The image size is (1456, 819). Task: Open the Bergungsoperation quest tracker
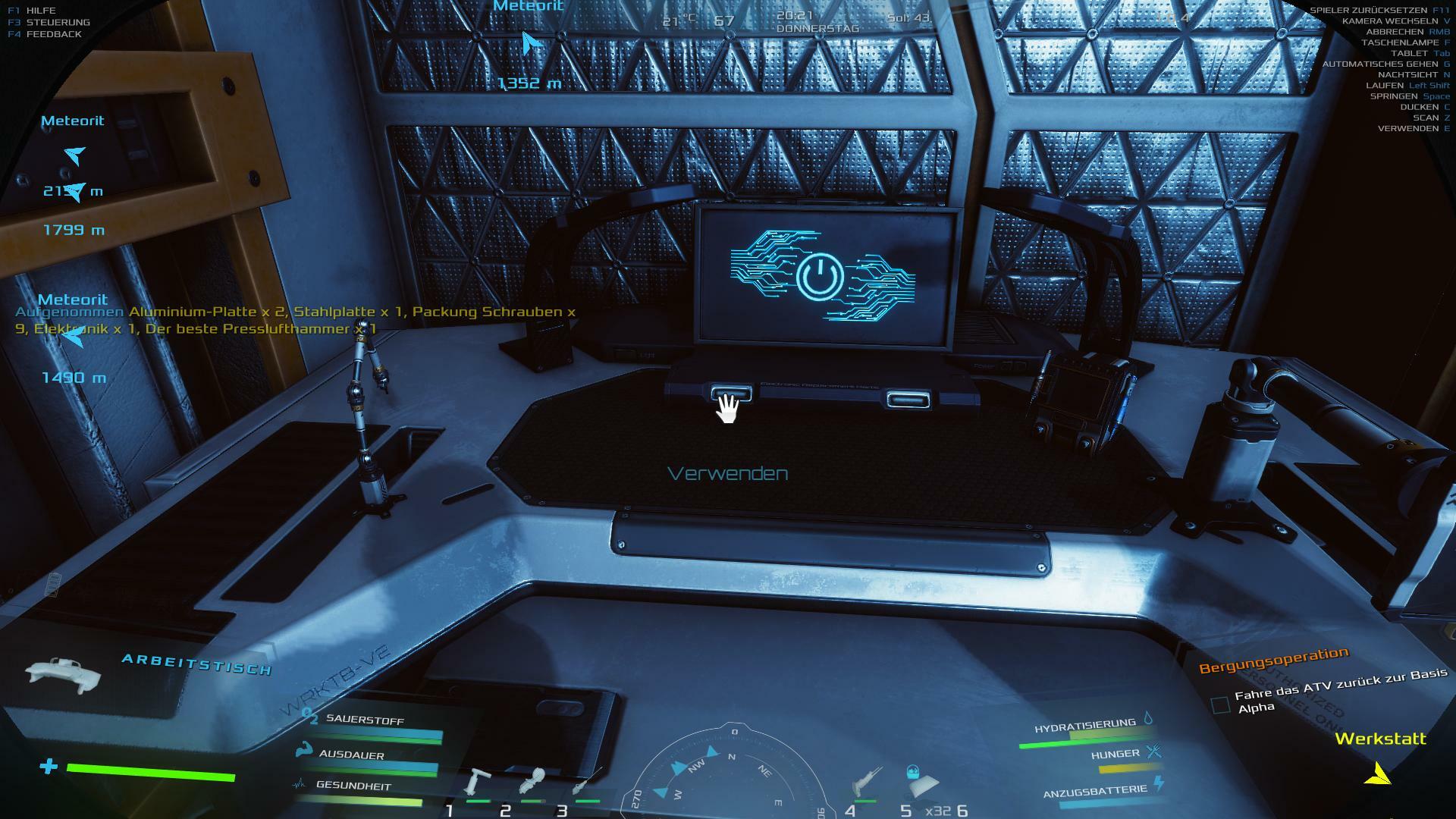[x=1273, y=659]
